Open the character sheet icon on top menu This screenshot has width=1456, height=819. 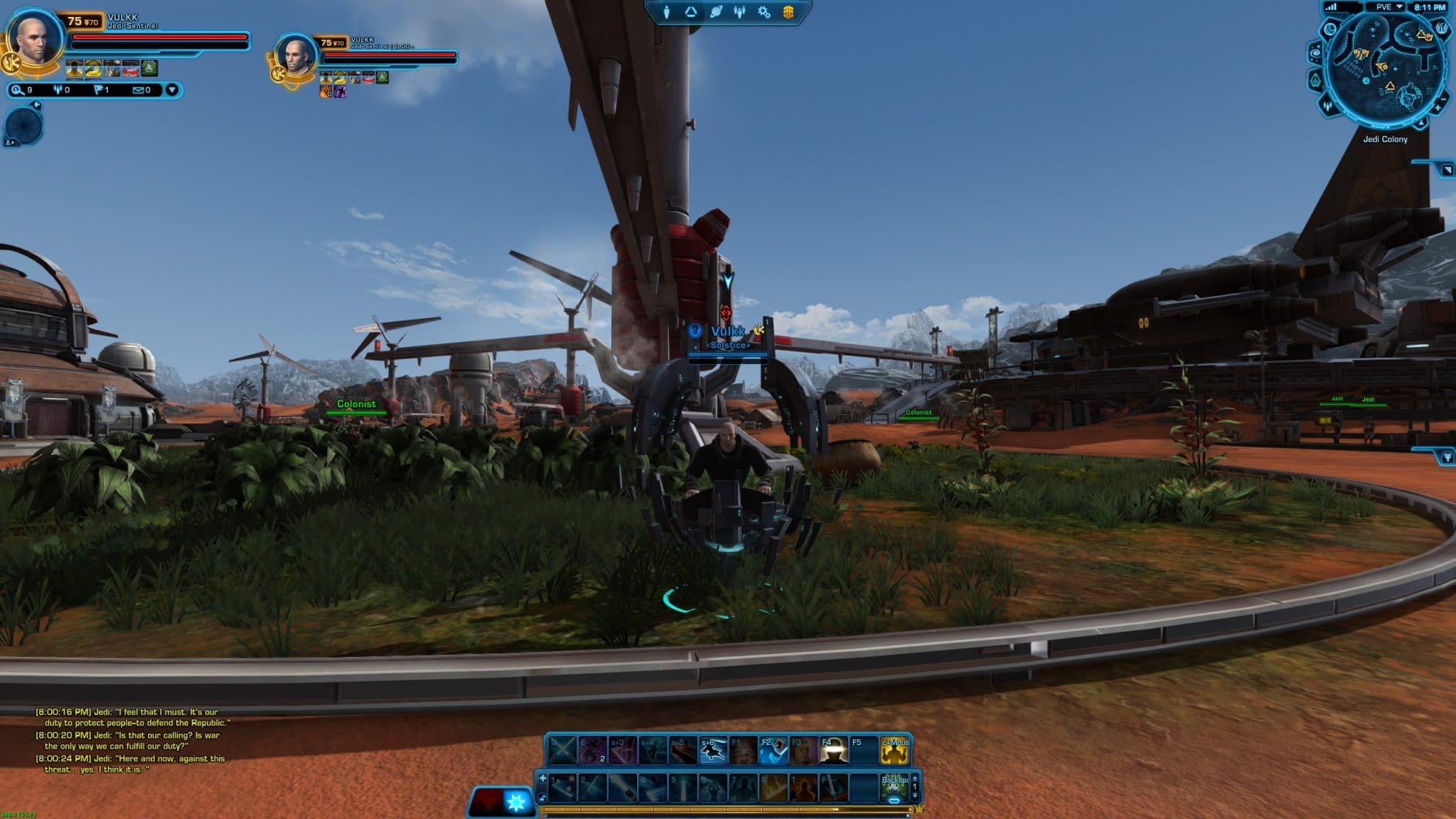point(667,11)
